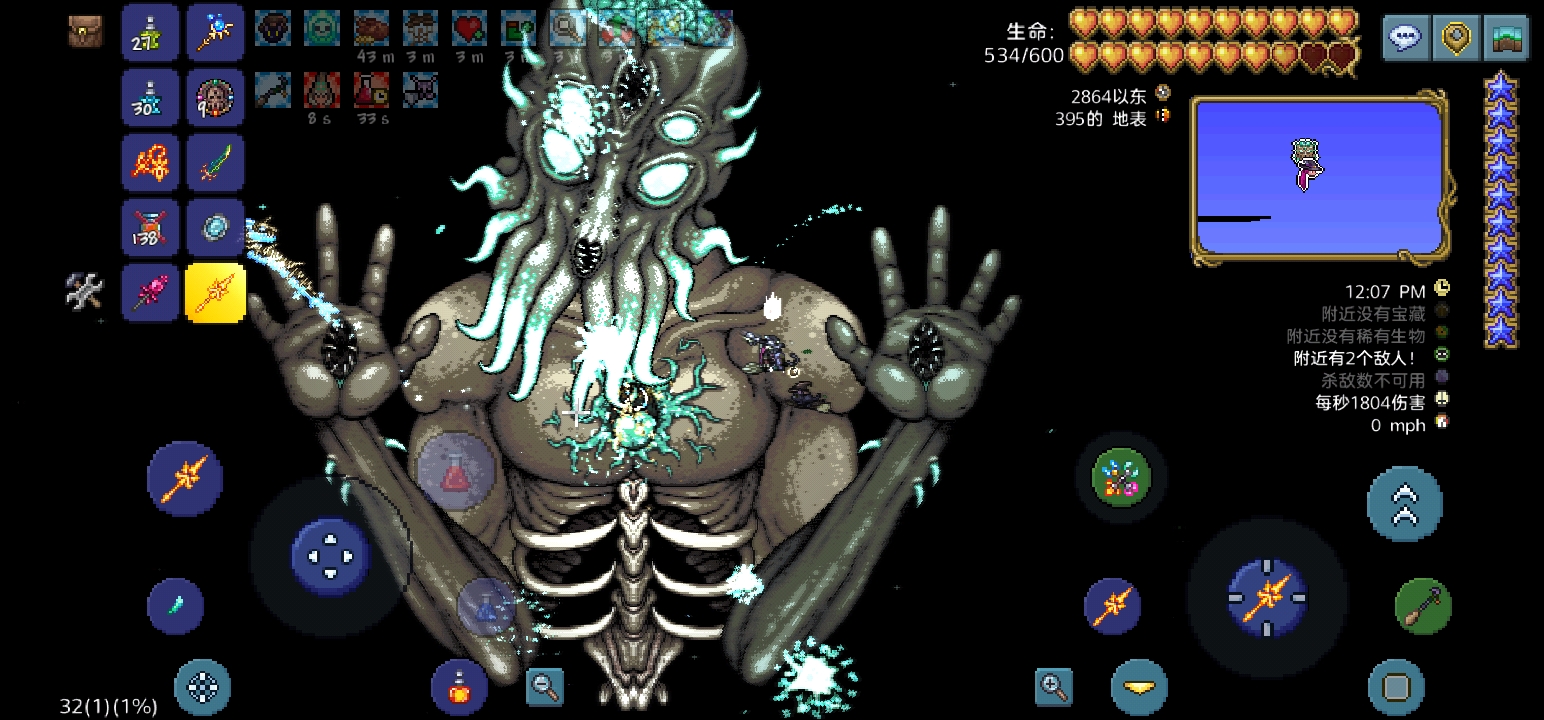Open the inventory bag
Screen dimensions: 1544x720
[86, 32]
